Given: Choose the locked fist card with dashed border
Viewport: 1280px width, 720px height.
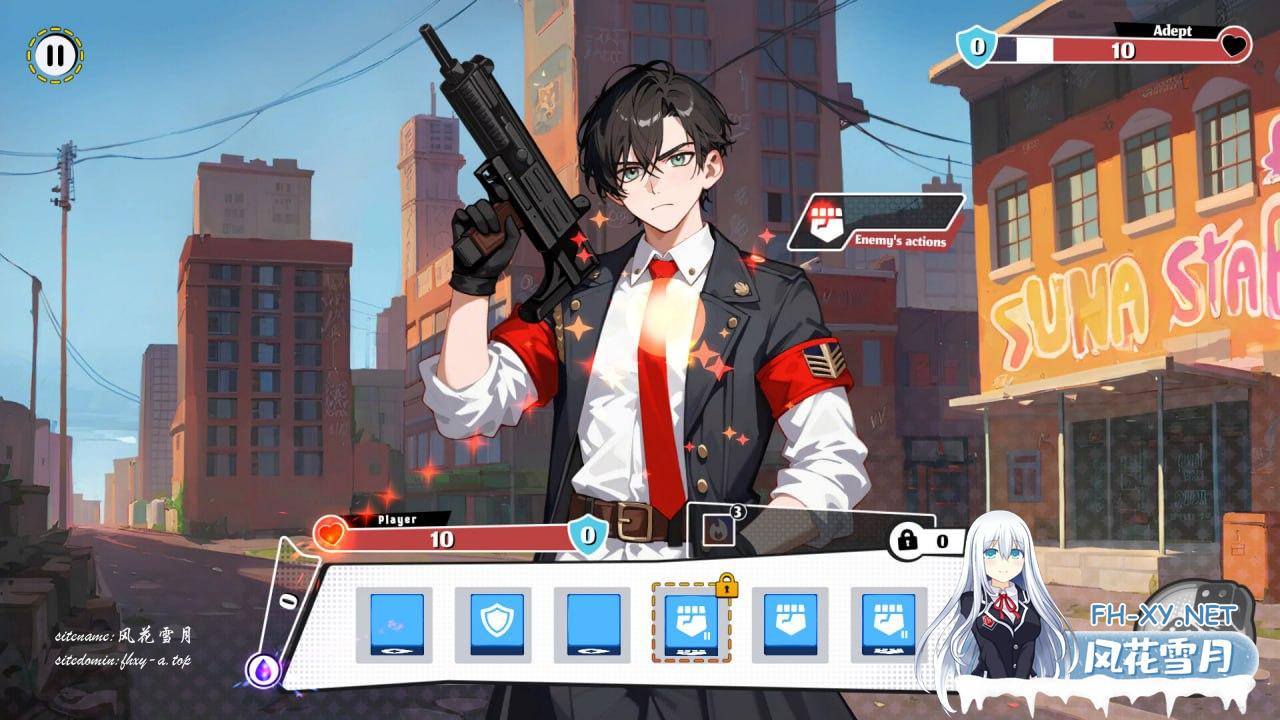Looking at the screenshot, I should [x=691, y=624].
